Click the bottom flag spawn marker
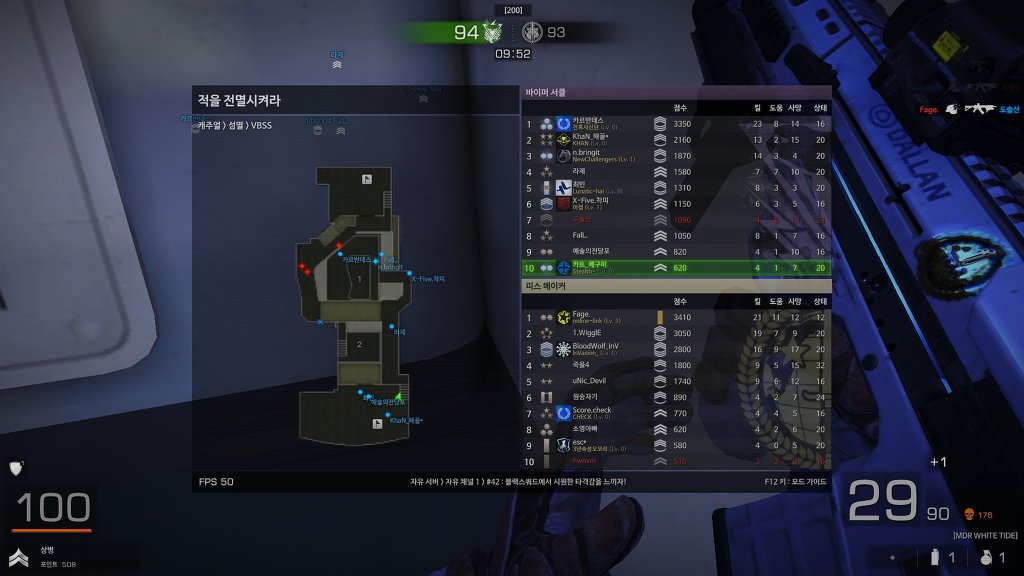The image size is (1024, 576). (376, 424)
